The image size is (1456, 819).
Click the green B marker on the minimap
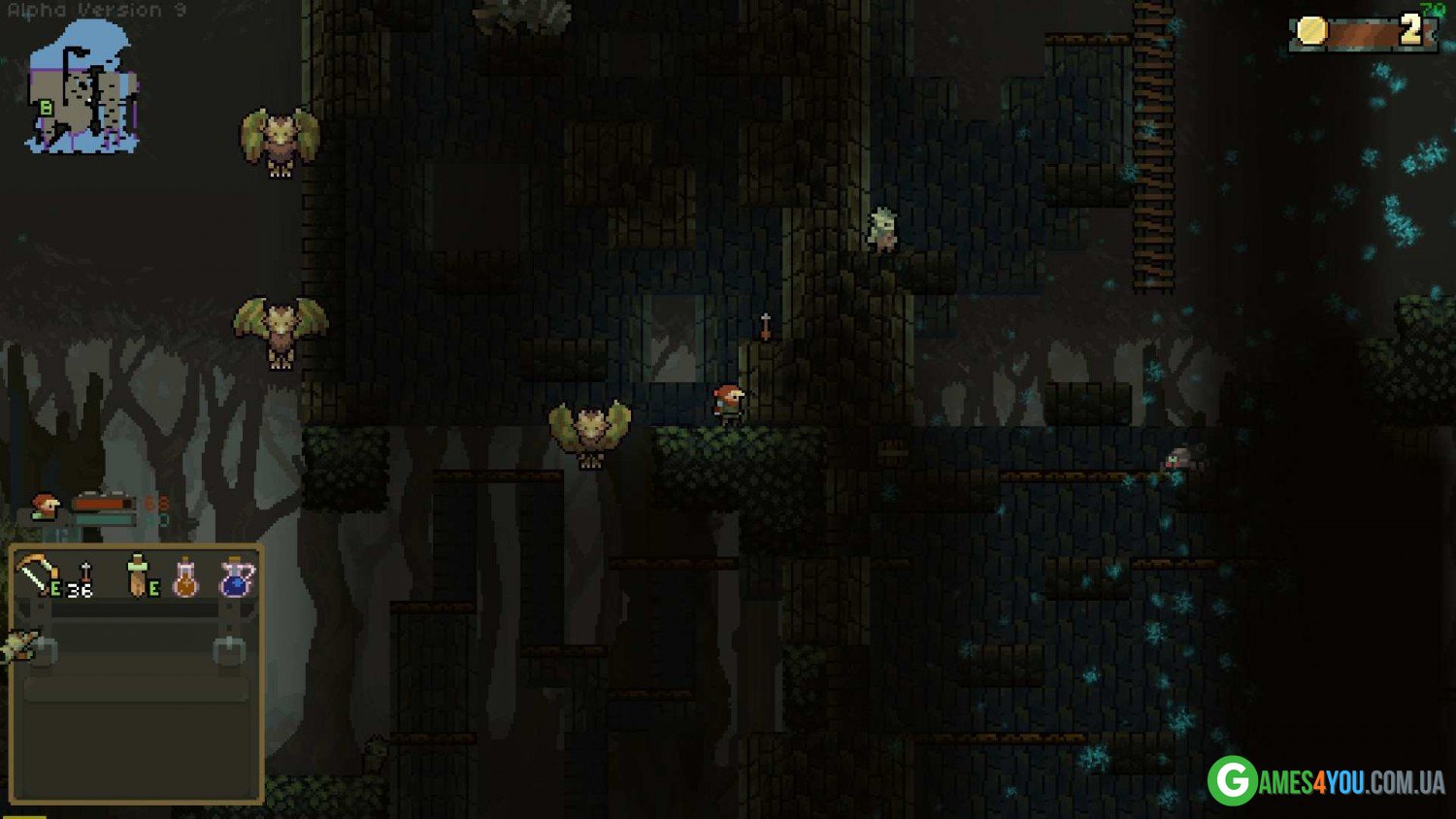pos(46,110)
